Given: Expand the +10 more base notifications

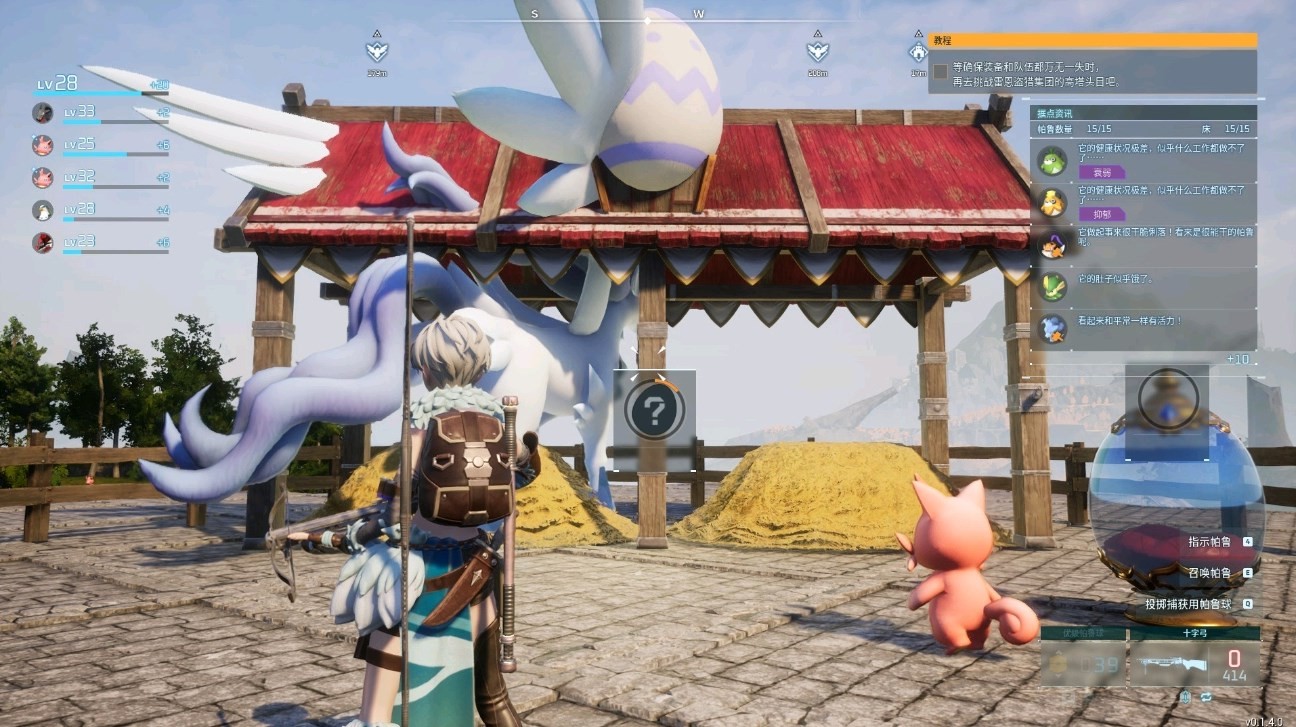Looking at the screenshot, I should click(1238, 359).
